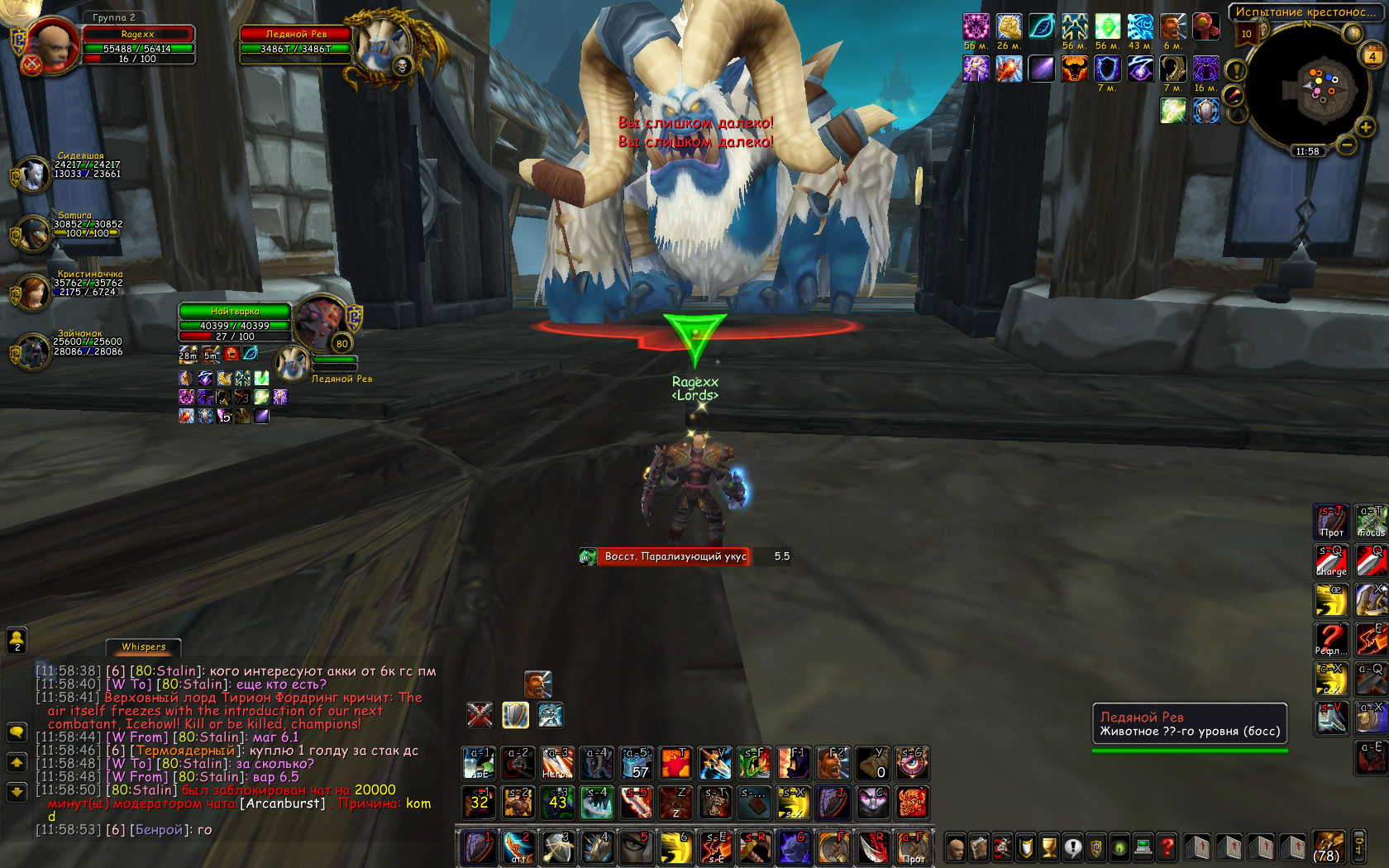Open the main backpack showing (78)
Viewport: 1389px width, 868px height.
coord(1328,847)
